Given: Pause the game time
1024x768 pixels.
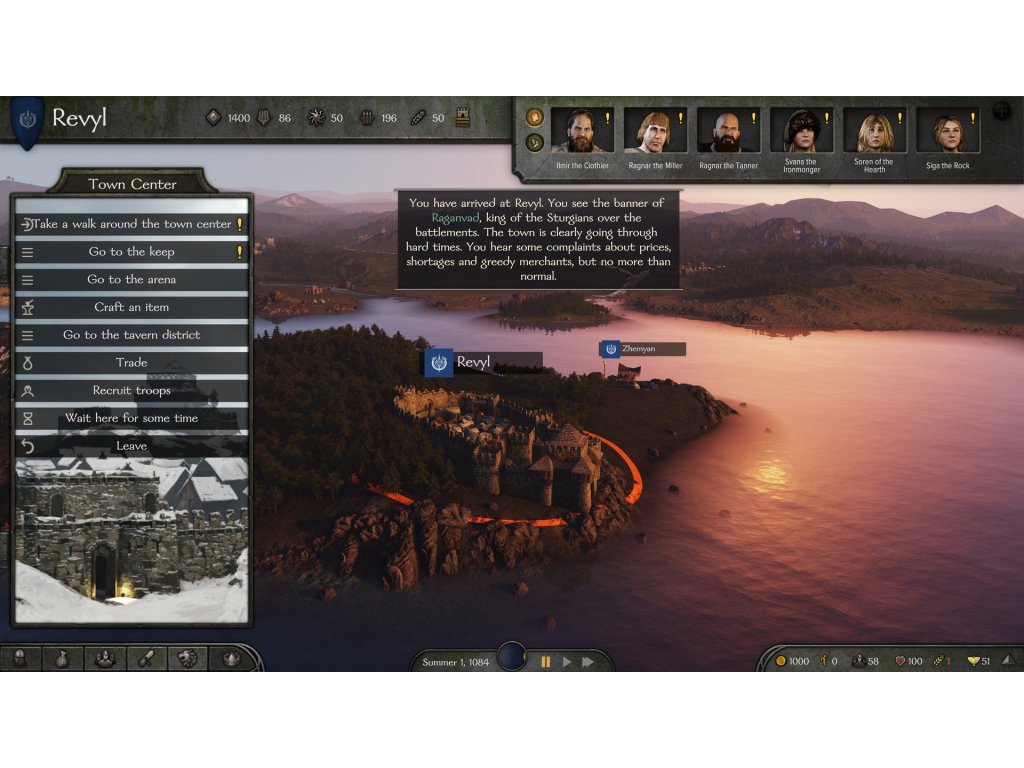Looking at the screenshot, I should click(546, 662).
